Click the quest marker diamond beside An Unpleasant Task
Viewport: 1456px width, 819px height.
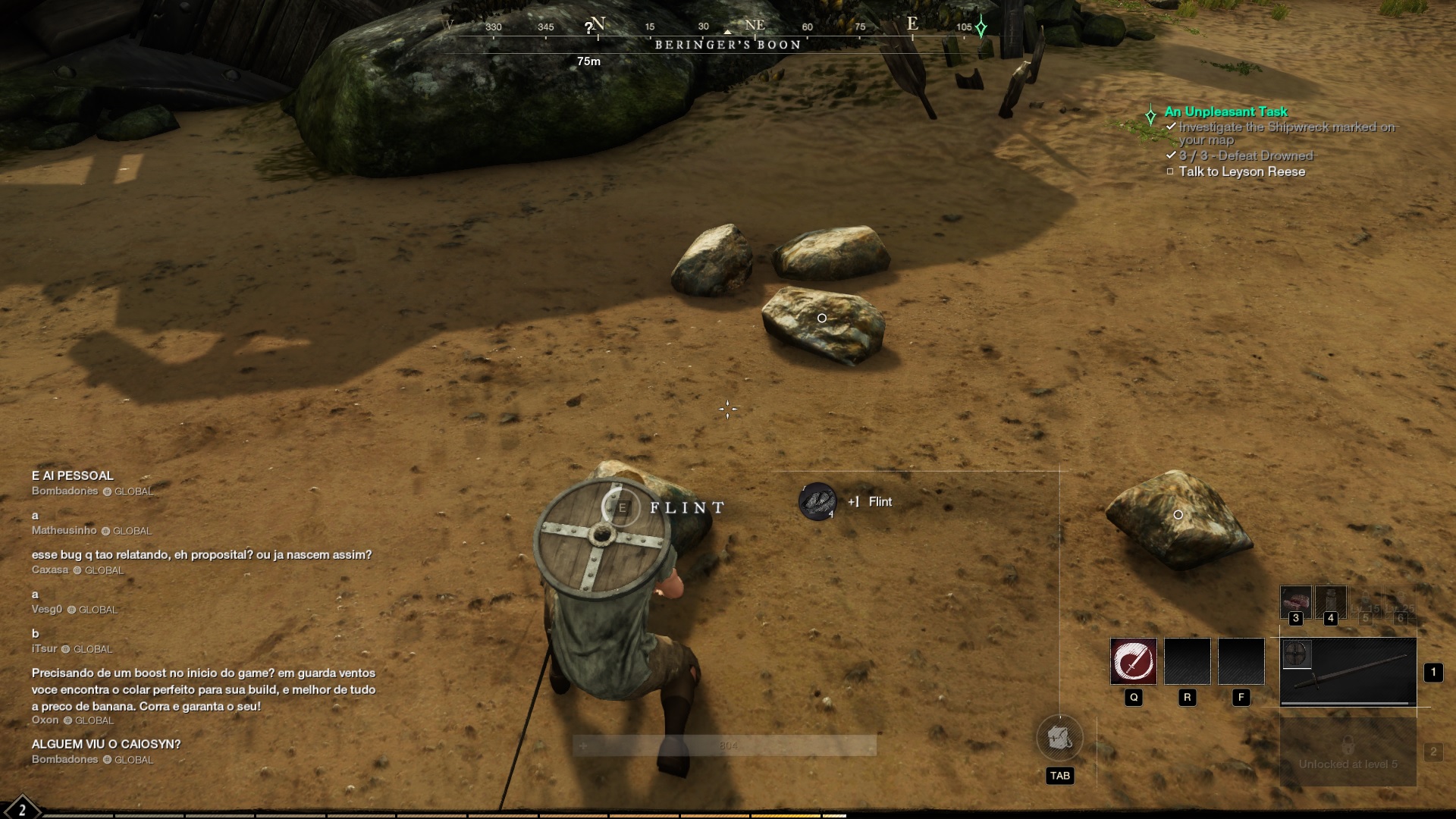[x=1150, y=115]
